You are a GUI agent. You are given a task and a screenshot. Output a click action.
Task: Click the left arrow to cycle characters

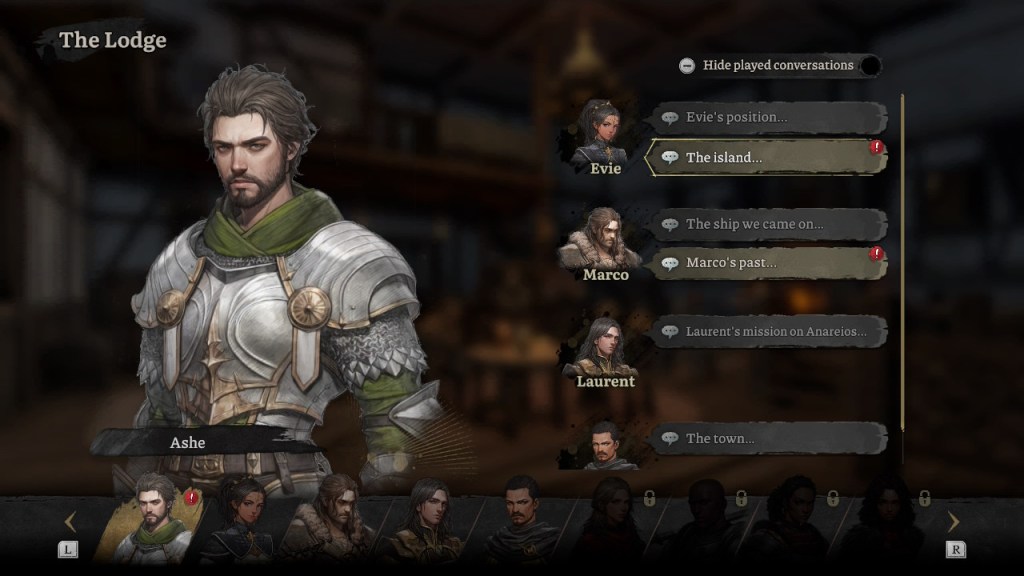tap(70, 522)
